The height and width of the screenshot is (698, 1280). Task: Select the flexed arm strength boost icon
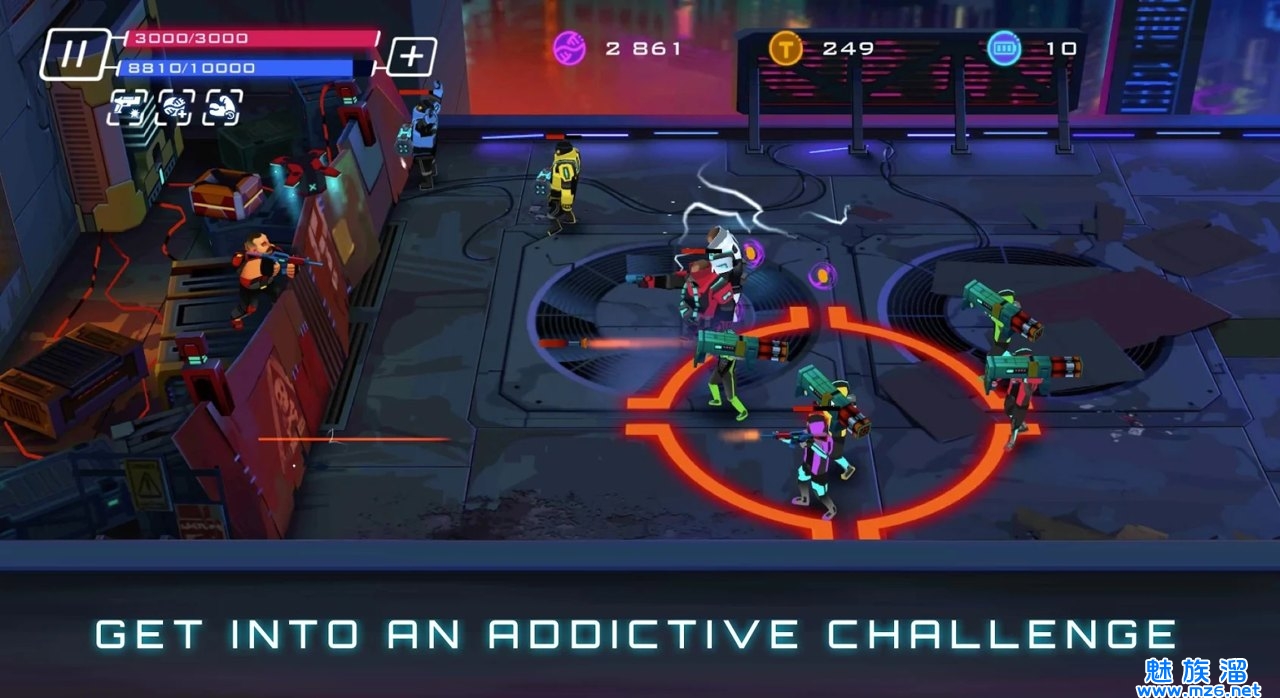click(223, 107)
